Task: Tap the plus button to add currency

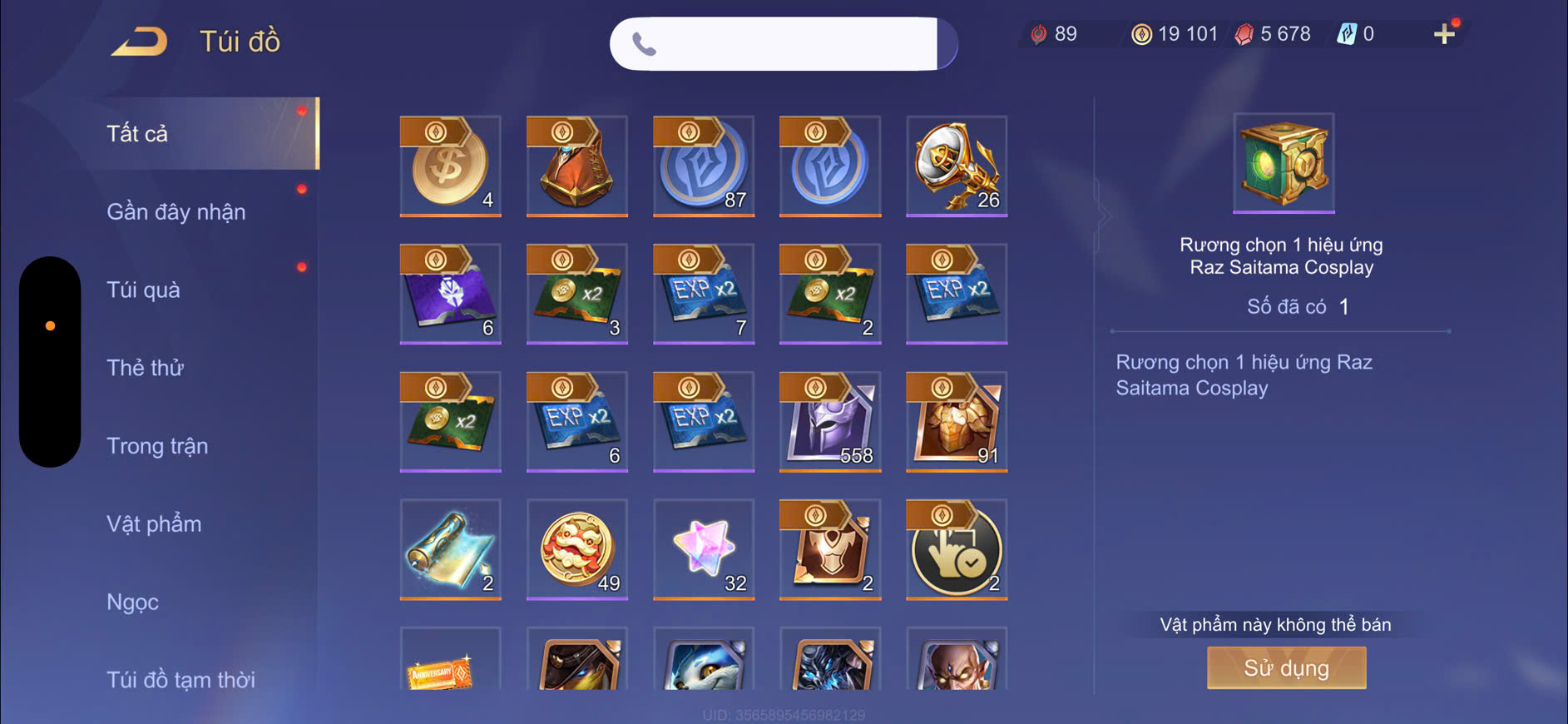Action: click(x=1444, y=34)
